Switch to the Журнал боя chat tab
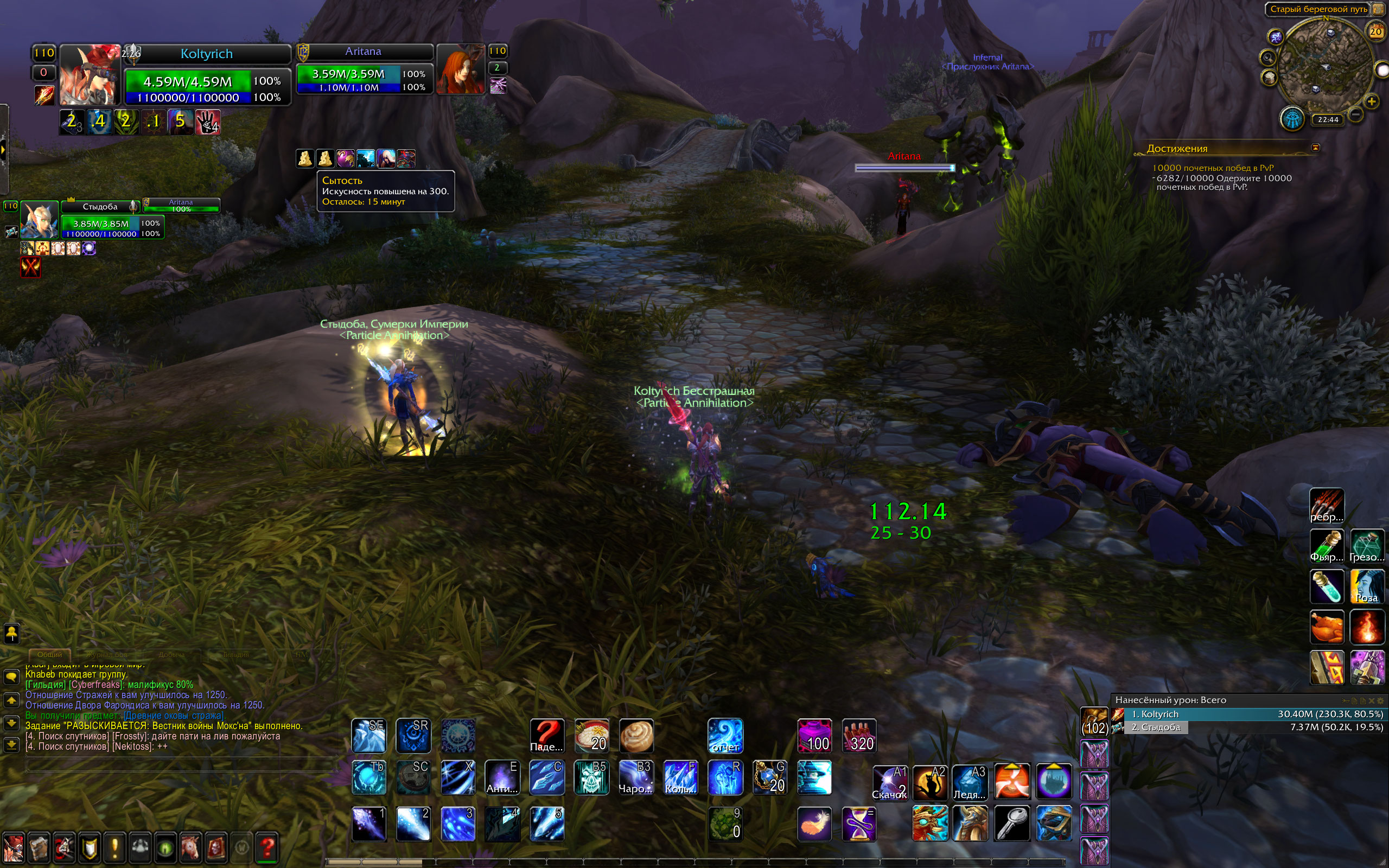This screenshot has width=1389, height=868. click(107, 654)
